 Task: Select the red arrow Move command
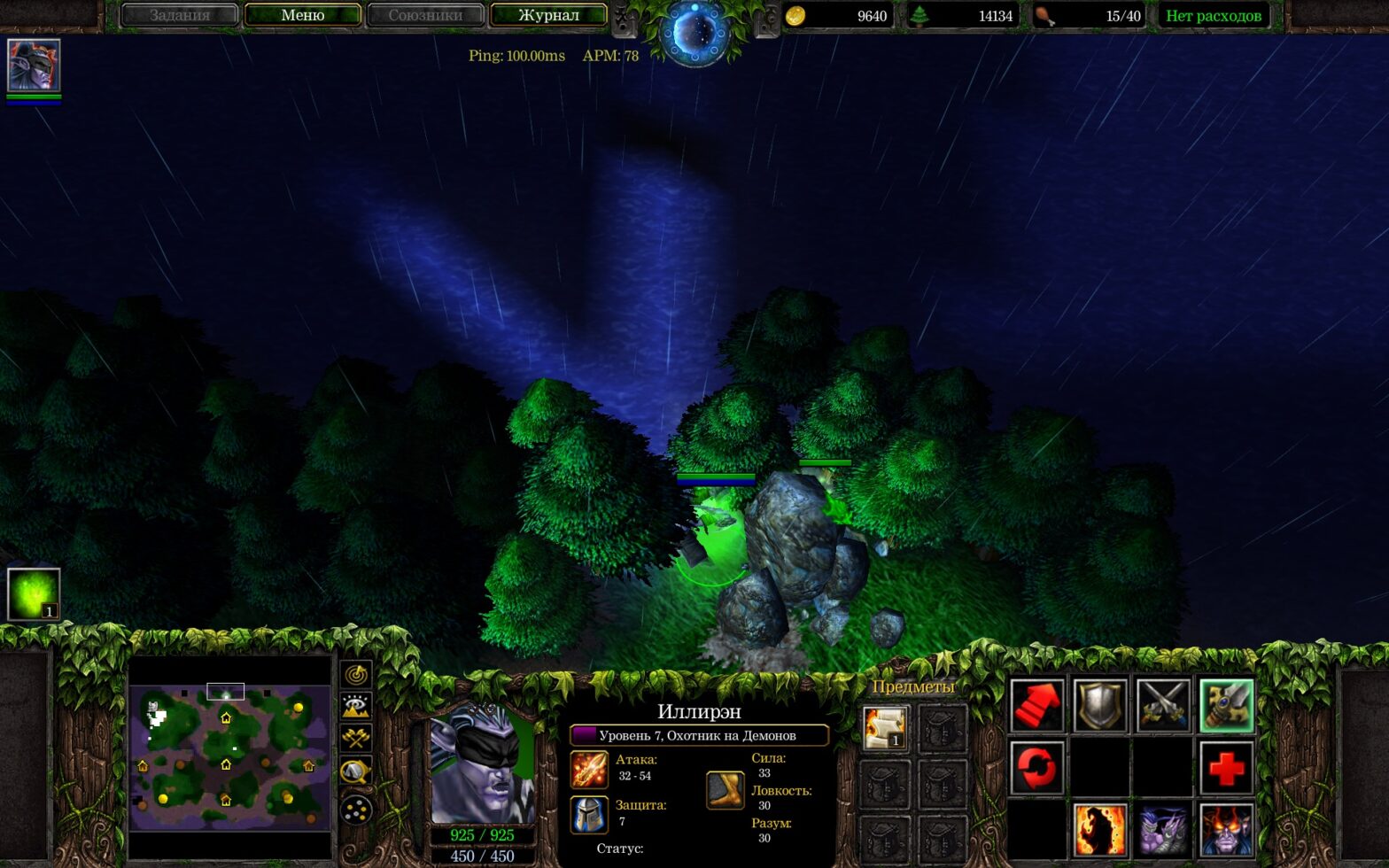(x=1036, y=706)
